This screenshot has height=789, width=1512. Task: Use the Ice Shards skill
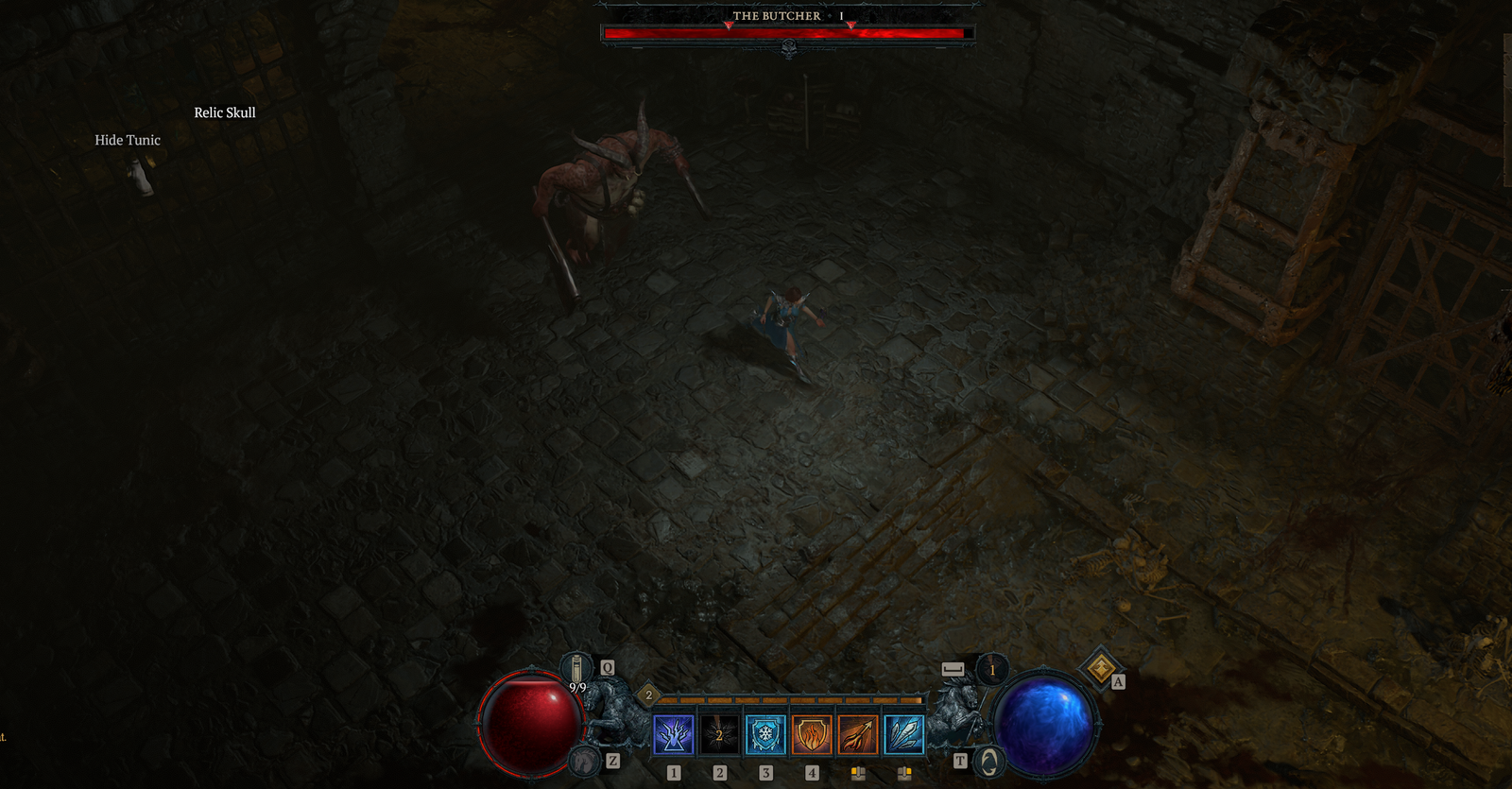(x=904, y=734)
